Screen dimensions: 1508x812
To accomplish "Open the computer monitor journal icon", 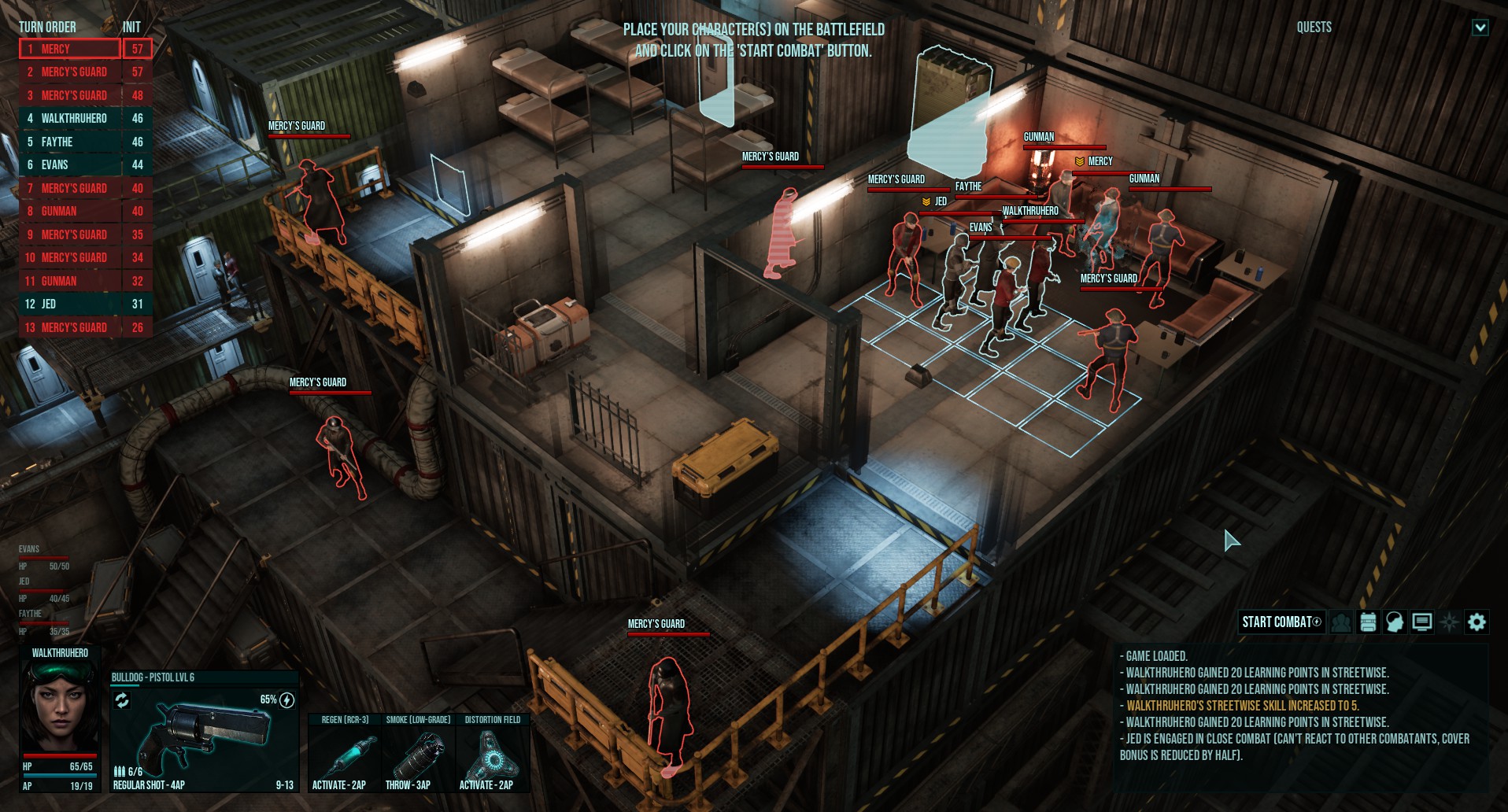I will pyautogui.click(x=1421, y=622).
